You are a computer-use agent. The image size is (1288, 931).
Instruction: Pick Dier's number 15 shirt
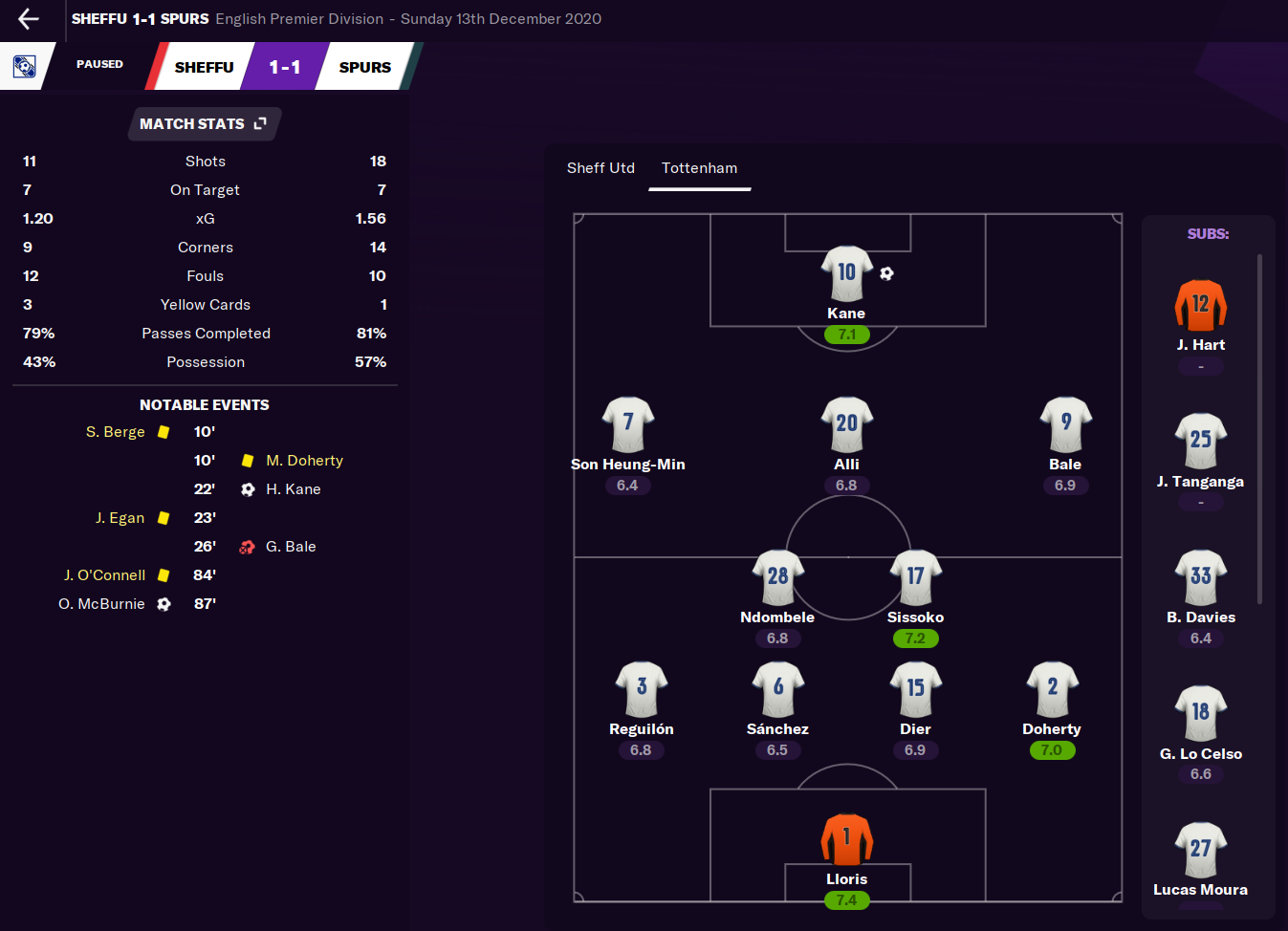(915, 689)
